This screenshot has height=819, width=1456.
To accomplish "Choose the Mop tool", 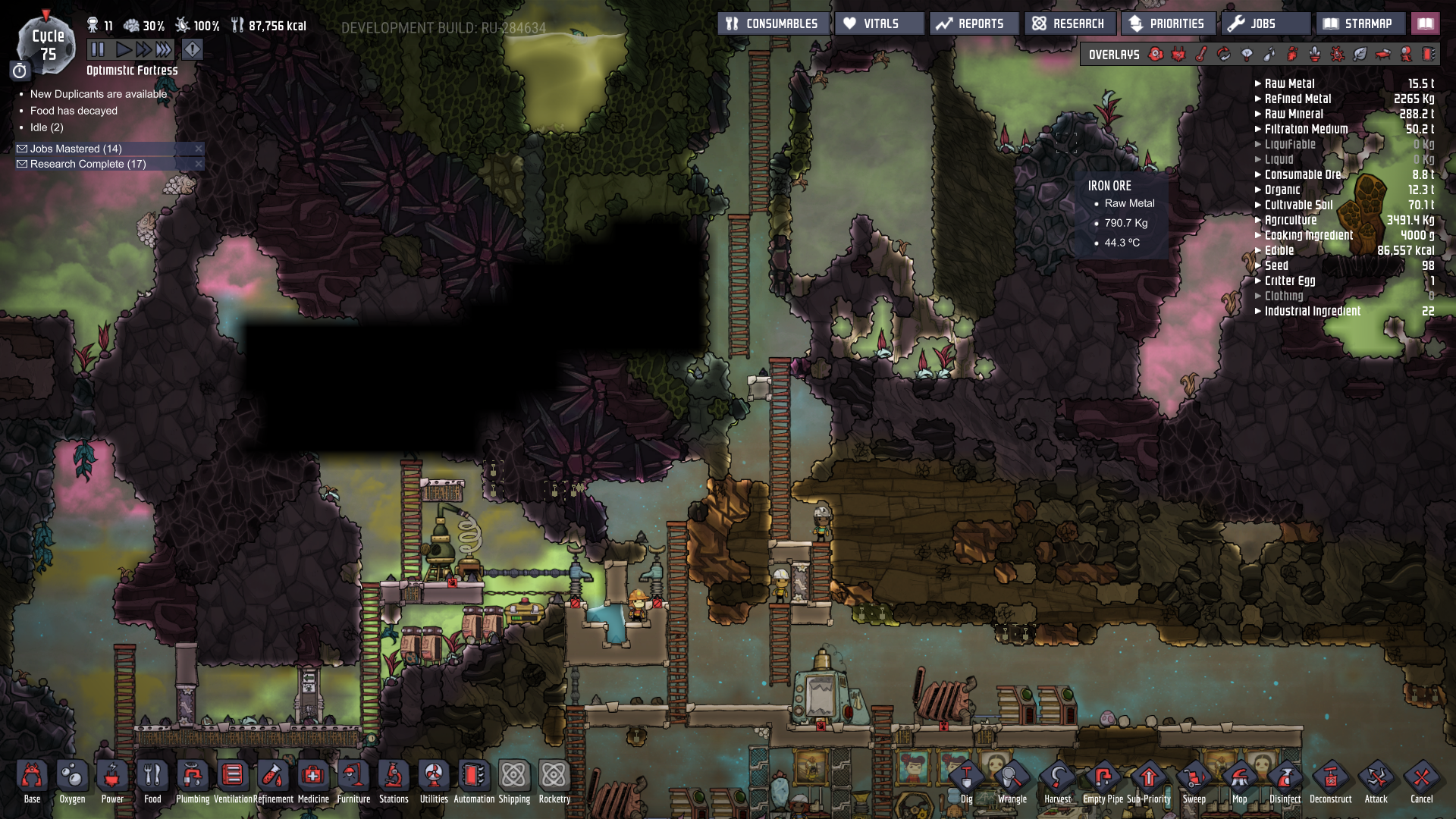I will tap(1239, 781).
